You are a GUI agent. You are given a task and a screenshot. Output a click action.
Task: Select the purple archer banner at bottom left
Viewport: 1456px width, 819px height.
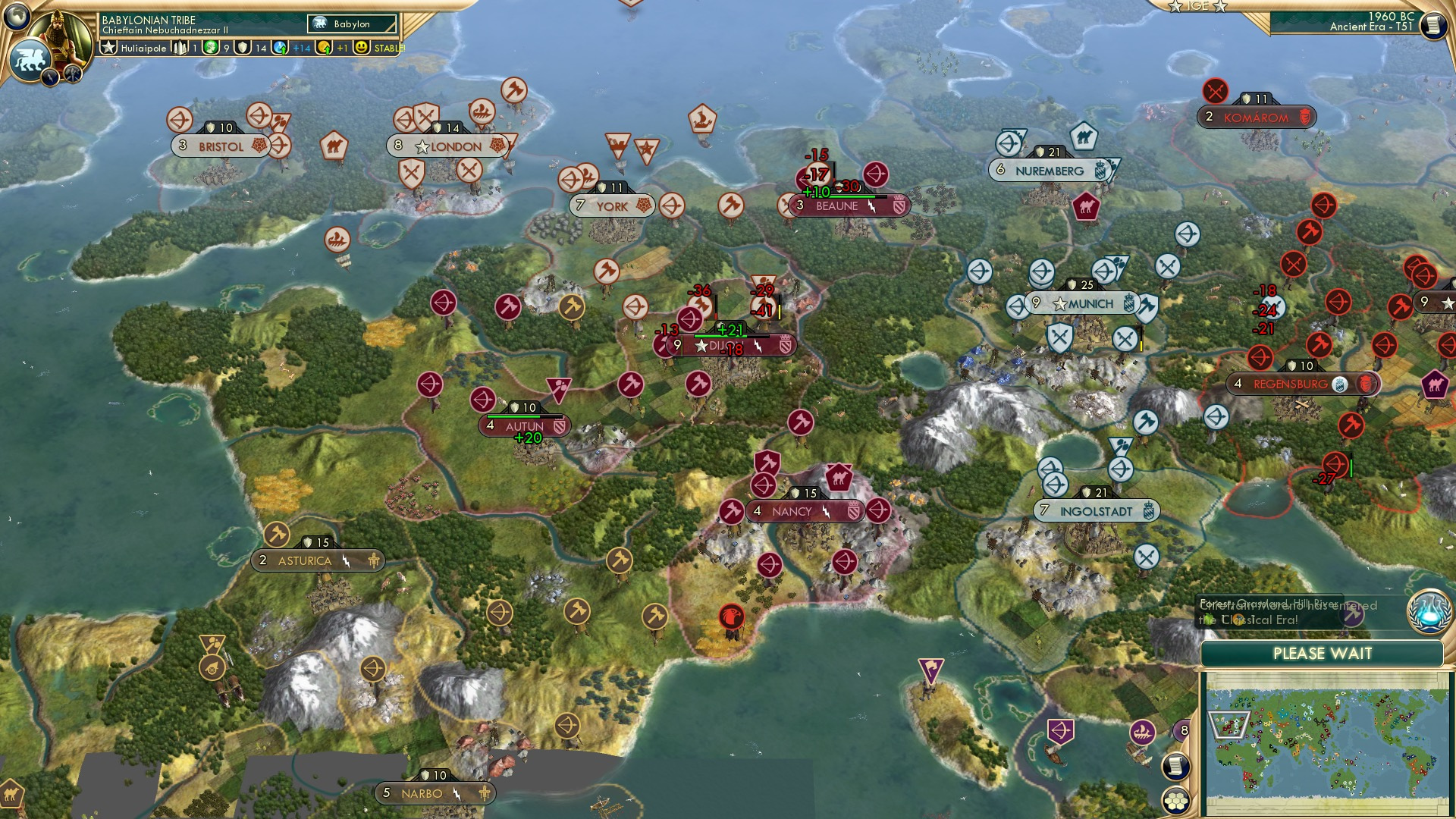(1060, 731)
